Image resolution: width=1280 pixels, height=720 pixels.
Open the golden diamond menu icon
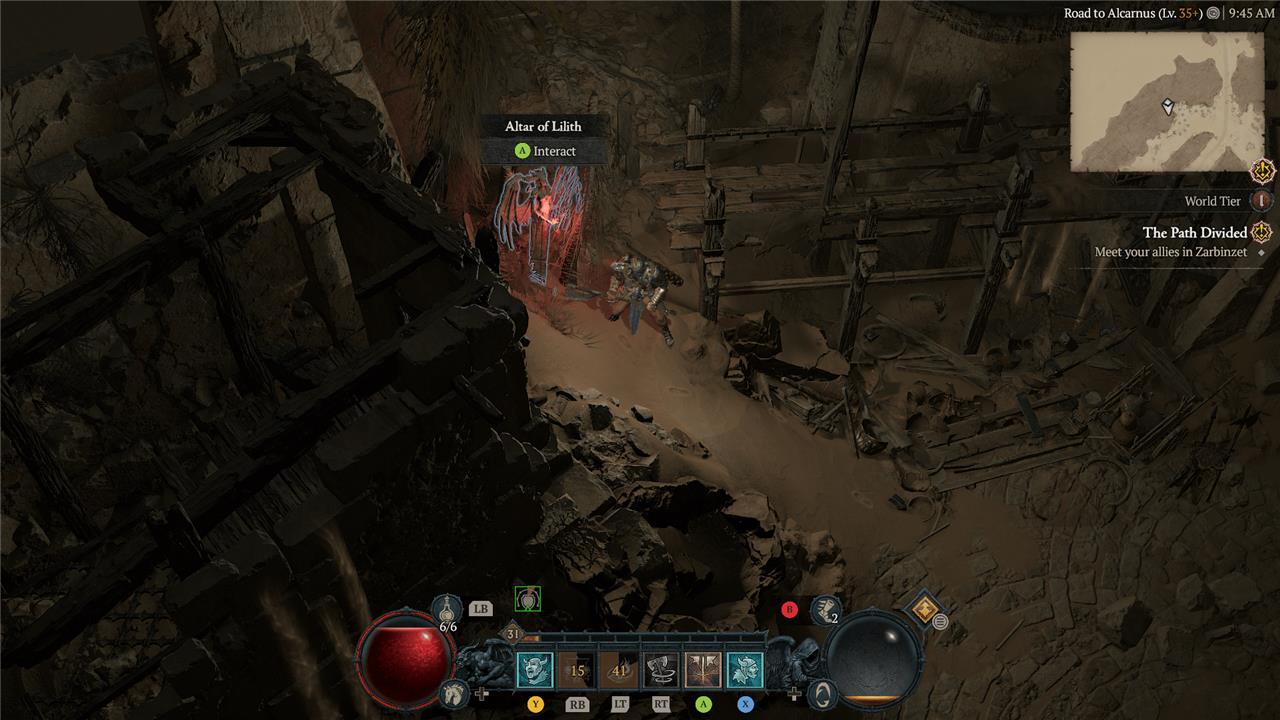click(x=925, y=608)
